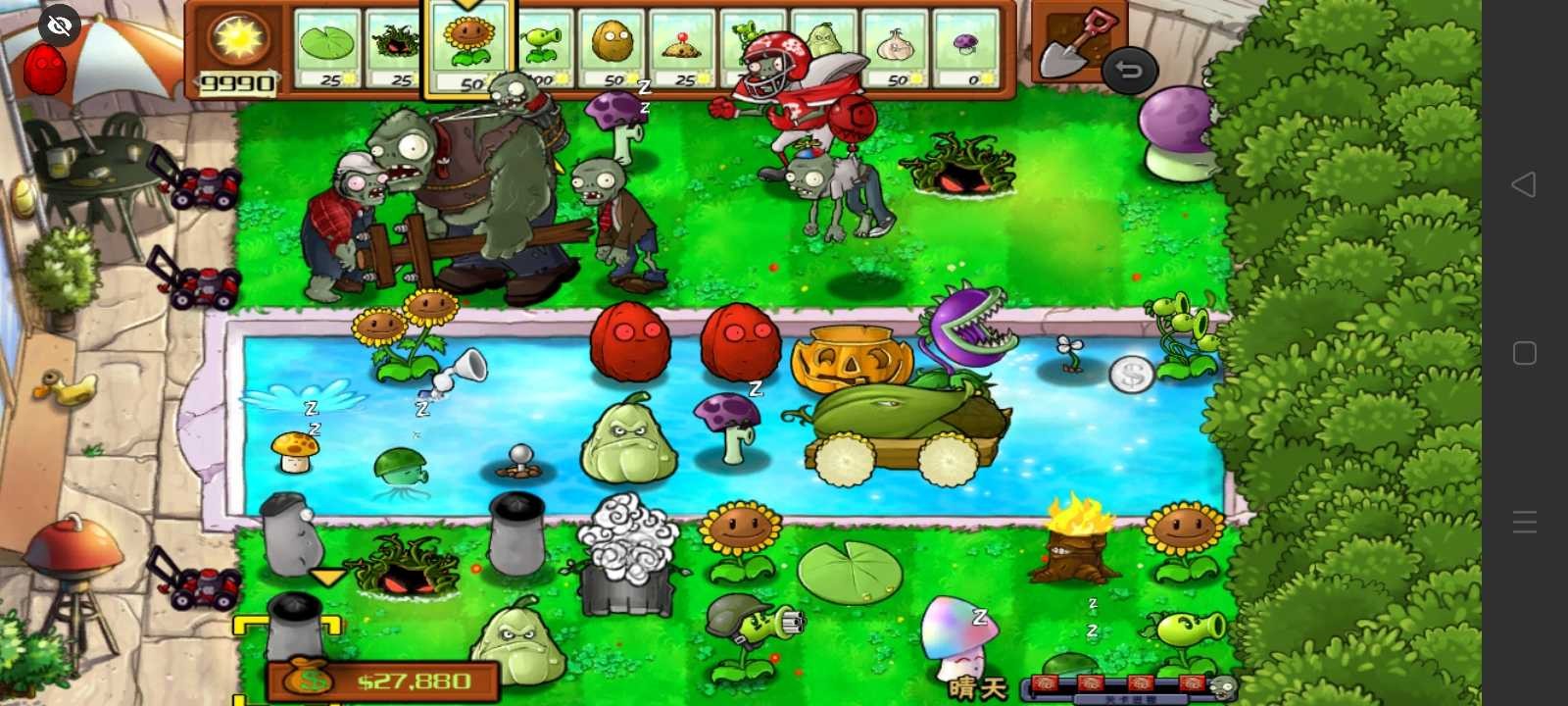This screenshot has width=1568, height=706.
Task: Toggle the dark Puff-shroom seed packet
Action: click(397, 44)
